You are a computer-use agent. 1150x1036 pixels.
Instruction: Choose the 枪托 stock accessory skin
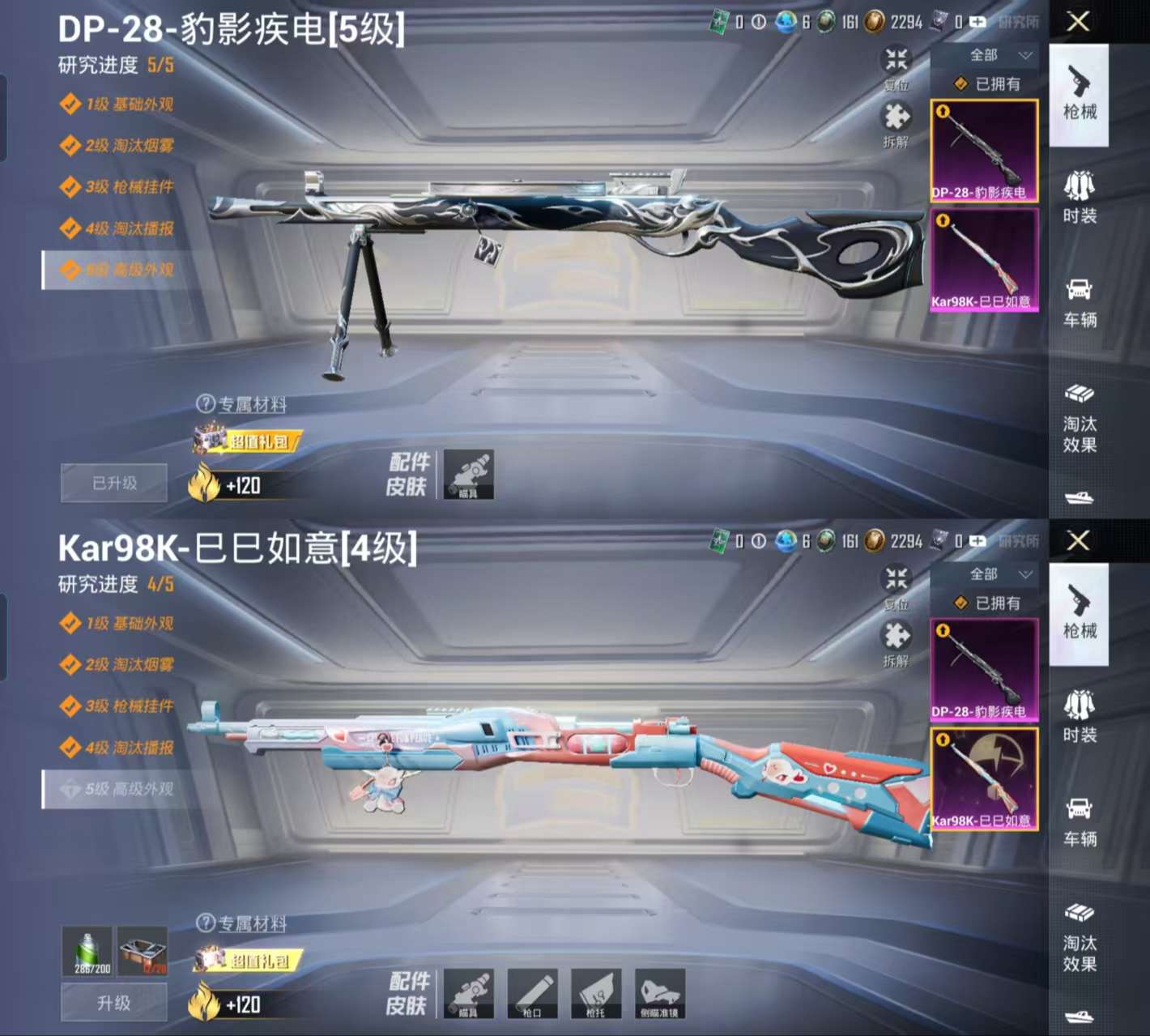coord(596,992)
